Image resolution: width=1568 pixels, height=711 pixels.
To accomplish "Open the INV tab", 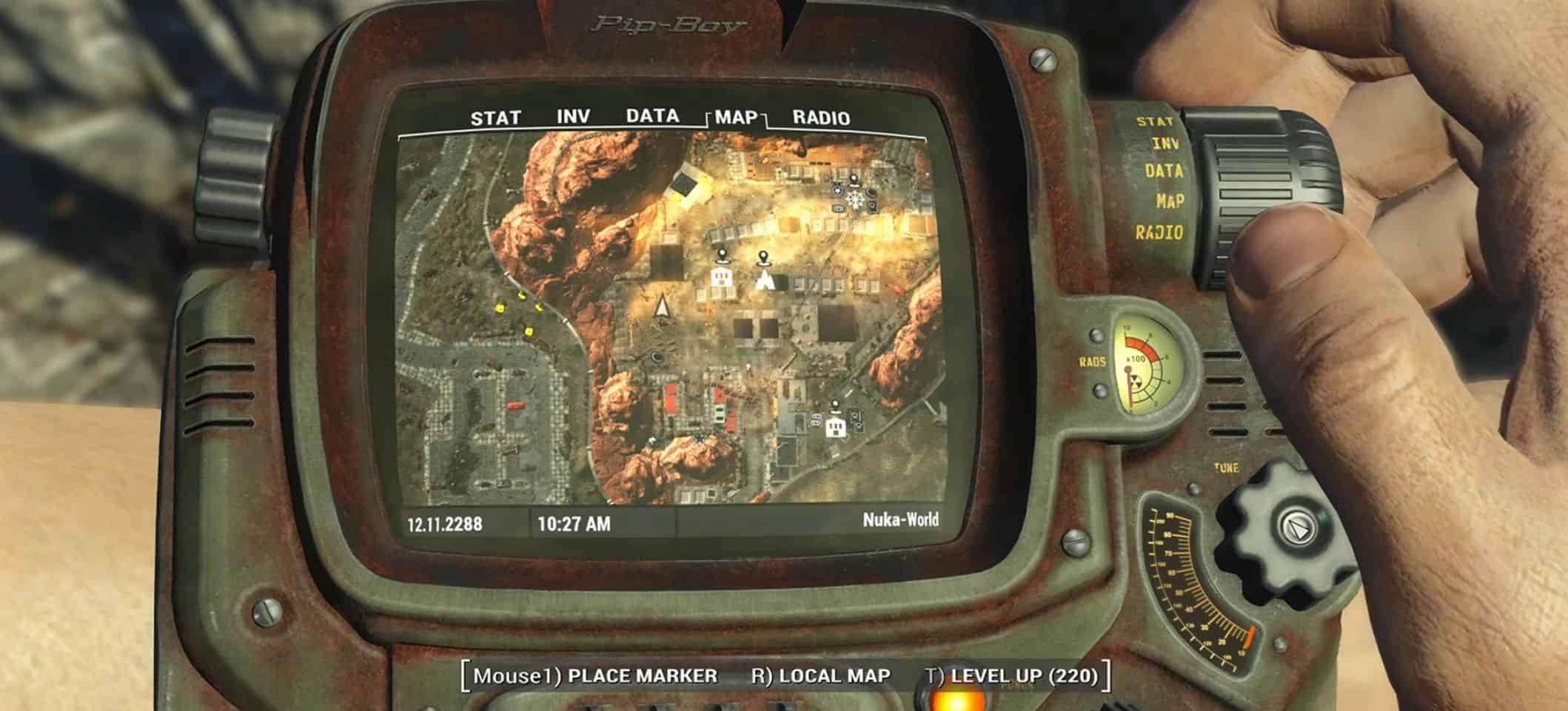I will pyautogui.click(x=573, y=116).
